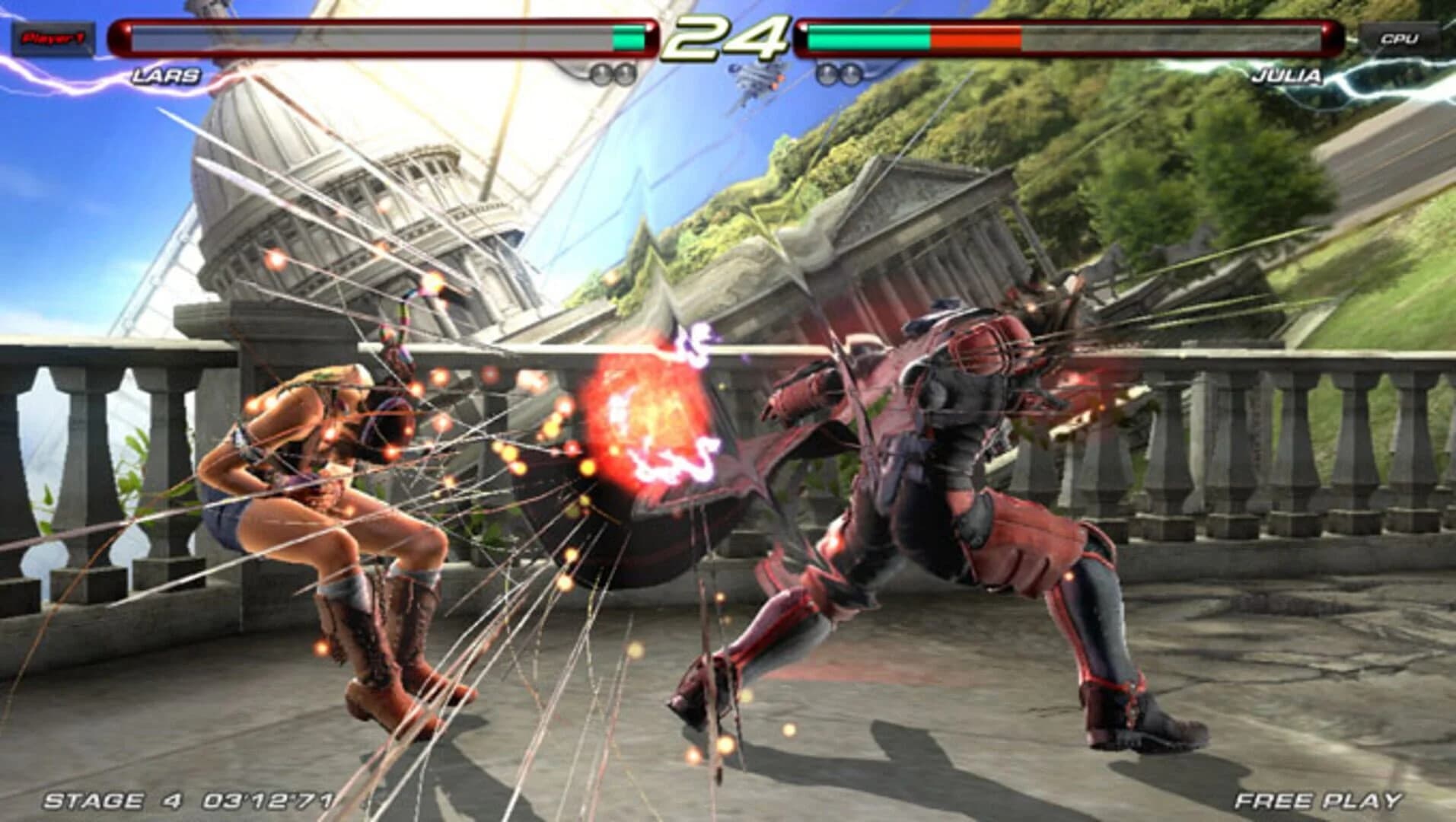Viewport: 1456px width, 822px height.
Task: Click the round timer showing 24
Action: 727,38
